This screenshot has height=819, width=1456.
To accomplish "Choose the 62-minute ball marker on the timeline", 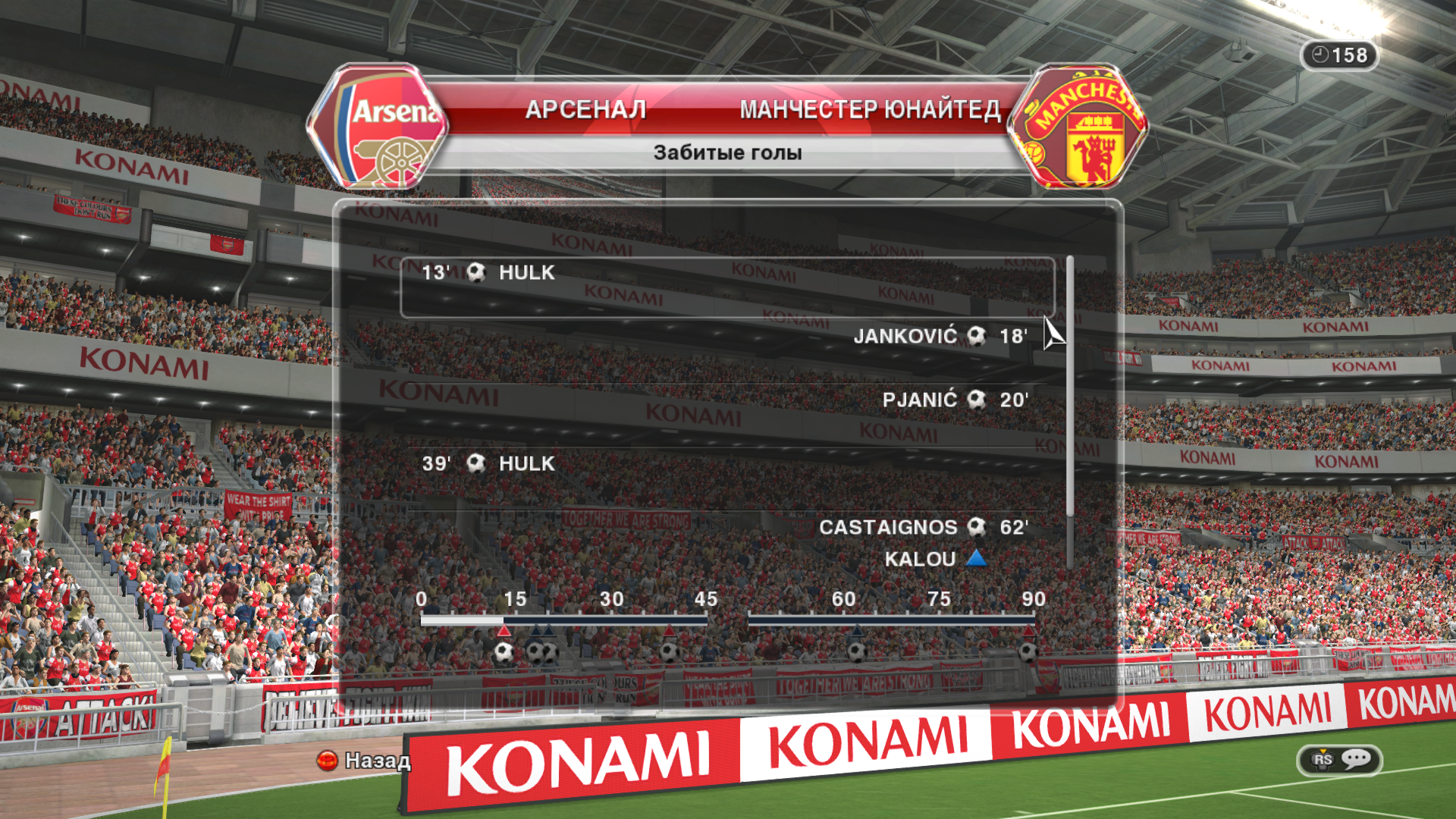I will [x=857, y=651].
